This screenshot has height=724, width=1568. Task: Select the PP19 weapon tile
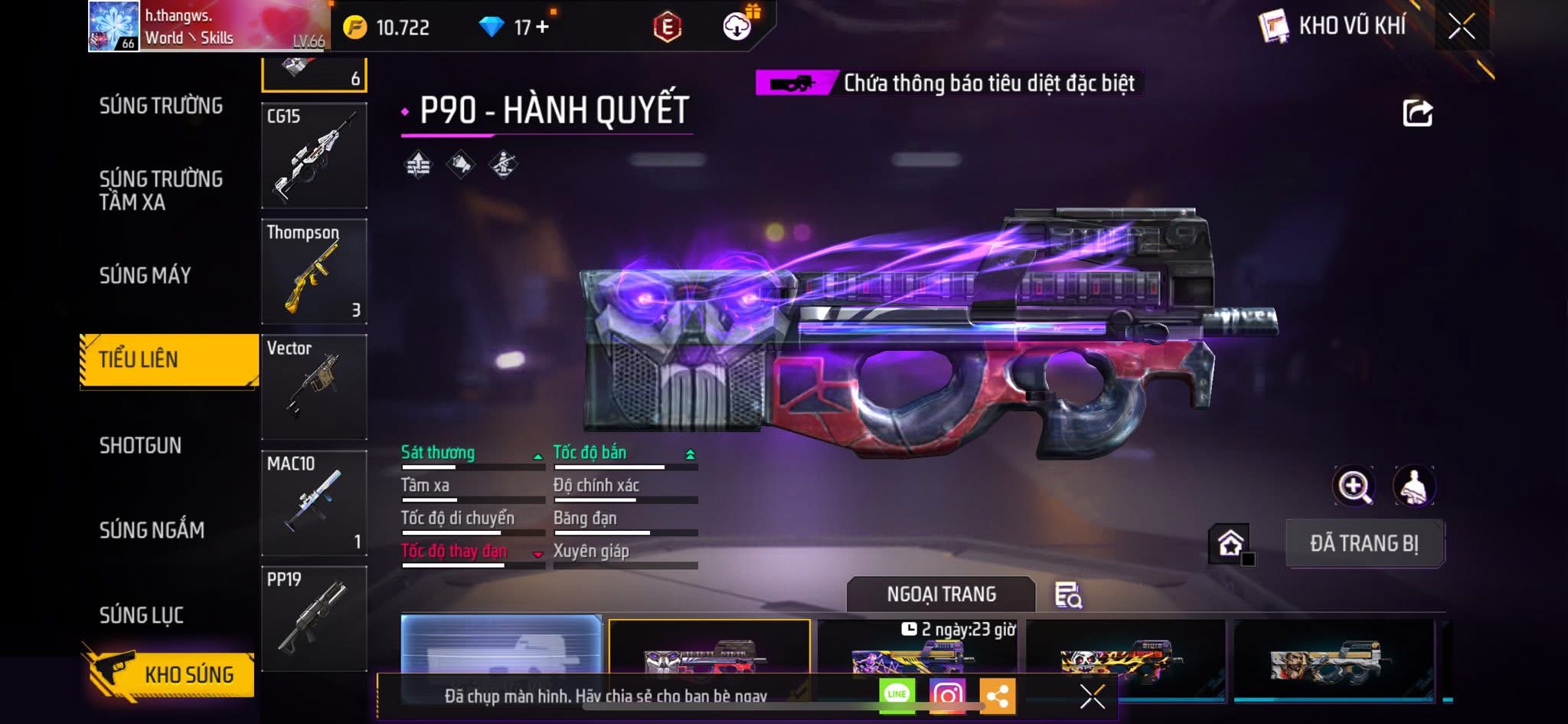pos(314,618)
